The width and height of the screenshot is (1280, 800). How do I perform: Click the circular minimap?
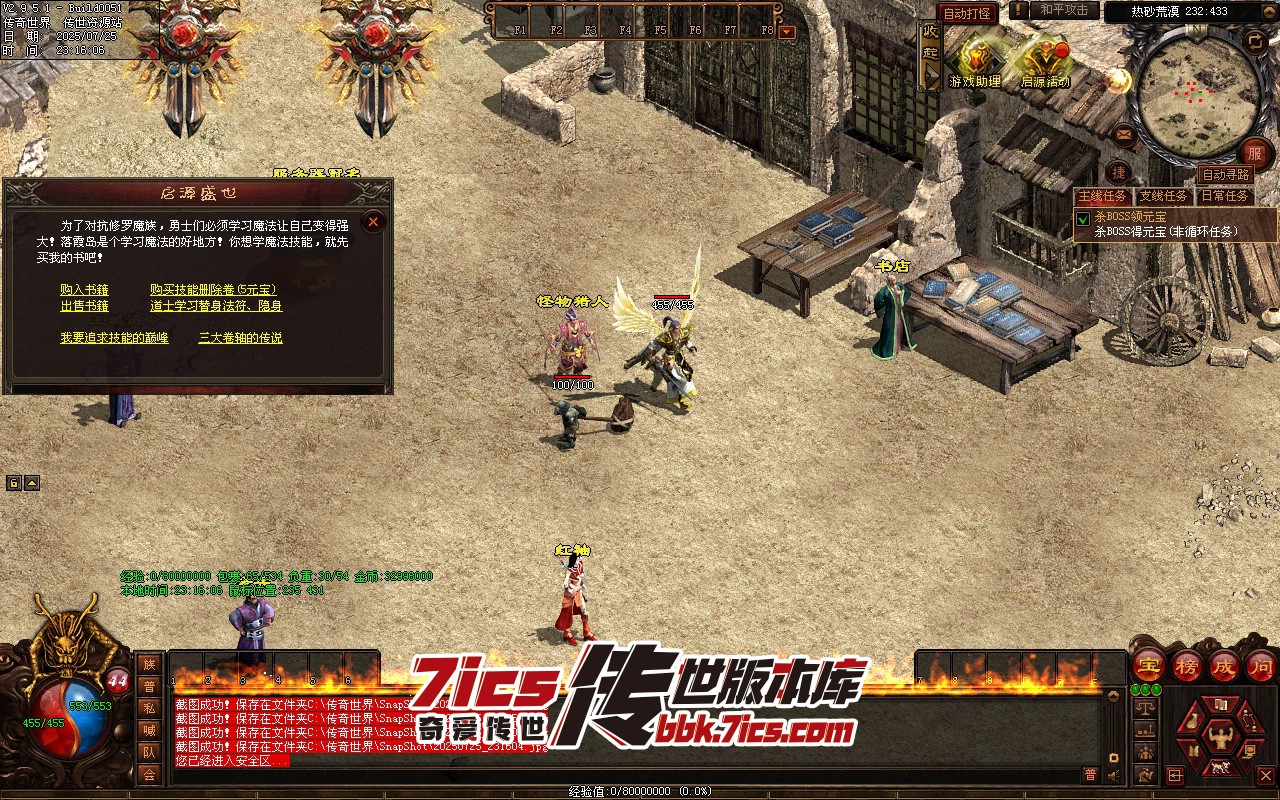1199,95
